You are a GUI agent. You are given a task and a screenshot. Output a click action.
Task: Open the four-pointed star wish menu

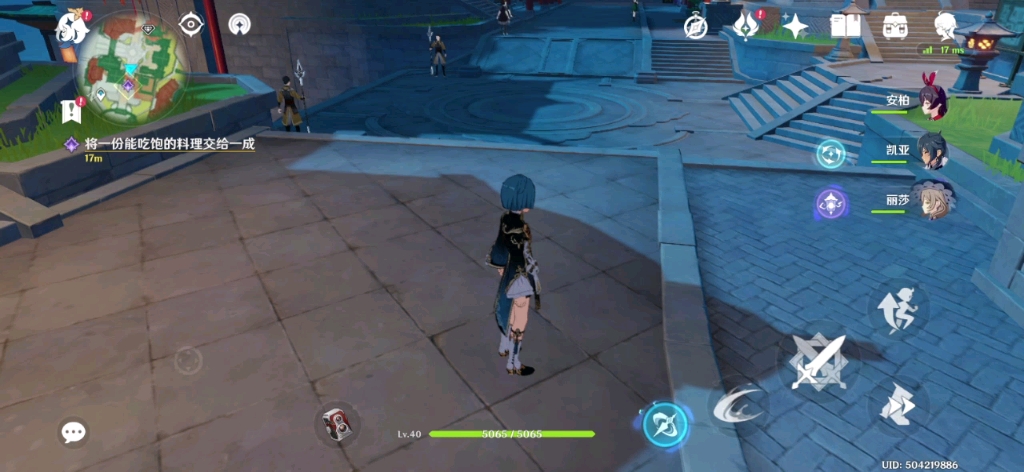point(795,26)
